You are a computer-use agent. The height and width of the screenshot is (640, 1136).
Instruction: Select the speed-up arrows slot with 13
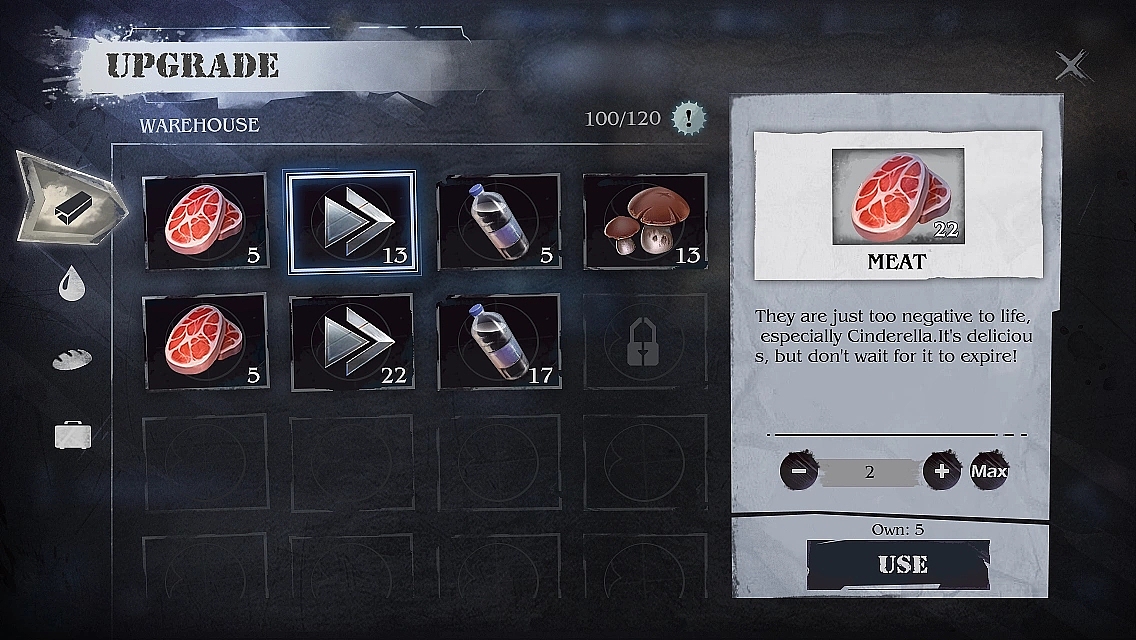pyautogui.click(x=351, y=222)
